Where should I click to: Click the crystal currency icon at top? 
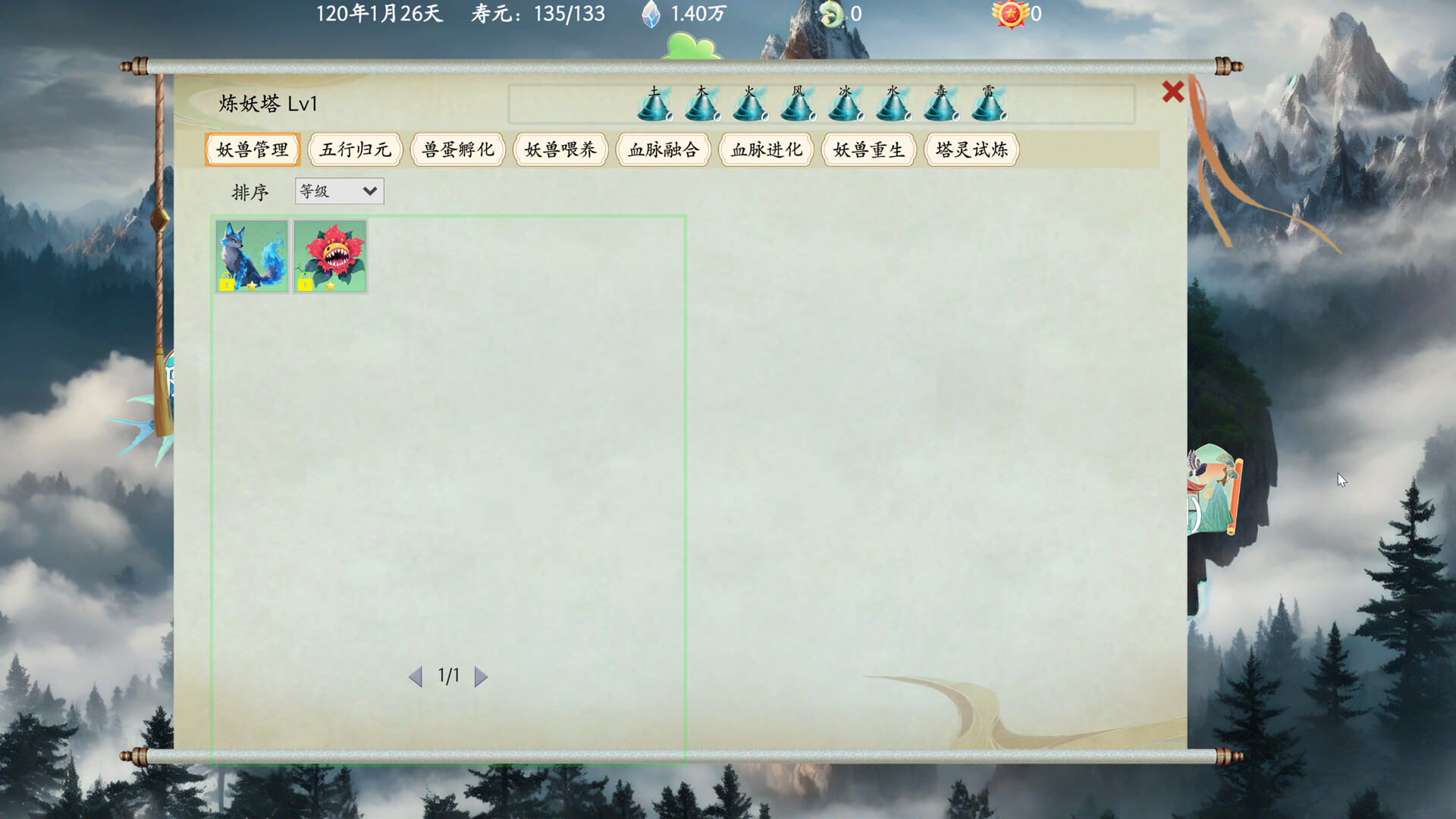point(651,13)
